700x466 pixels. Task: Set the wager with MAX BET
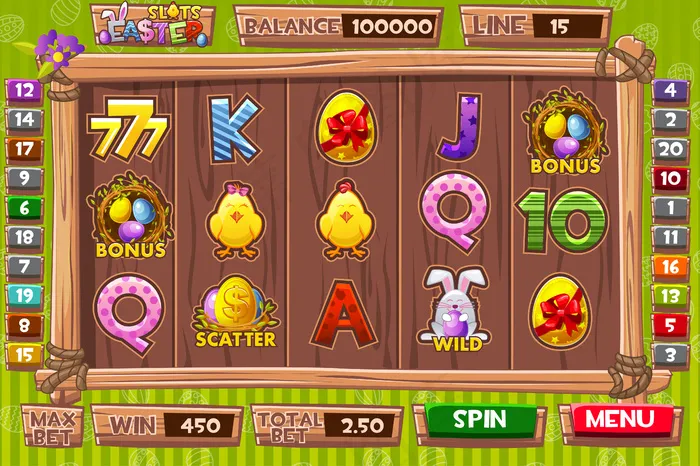(53, 426)
